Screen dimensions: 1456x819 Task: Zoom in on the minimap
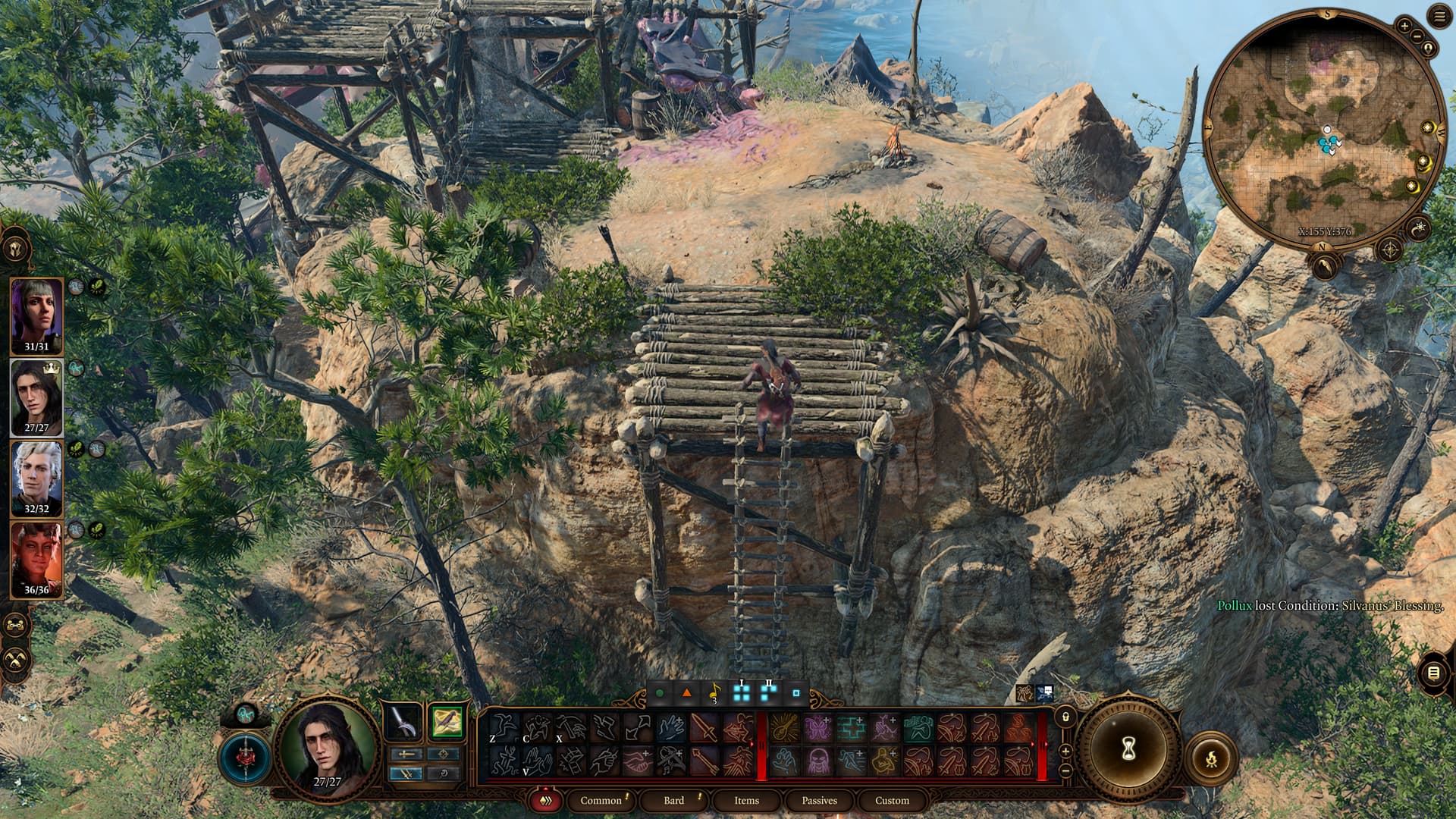pos(1404,26)
